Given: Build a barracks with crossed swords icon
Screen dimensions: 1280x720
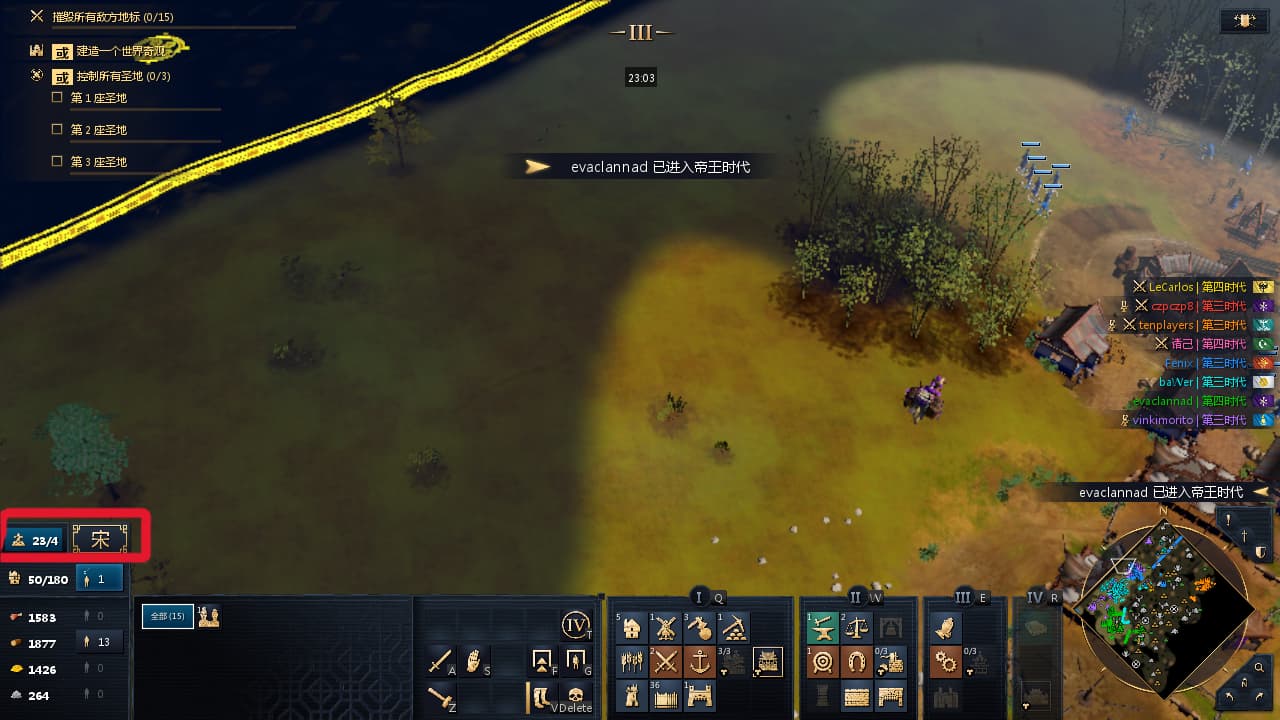Looking at the screenshot, I should [666, 662].
